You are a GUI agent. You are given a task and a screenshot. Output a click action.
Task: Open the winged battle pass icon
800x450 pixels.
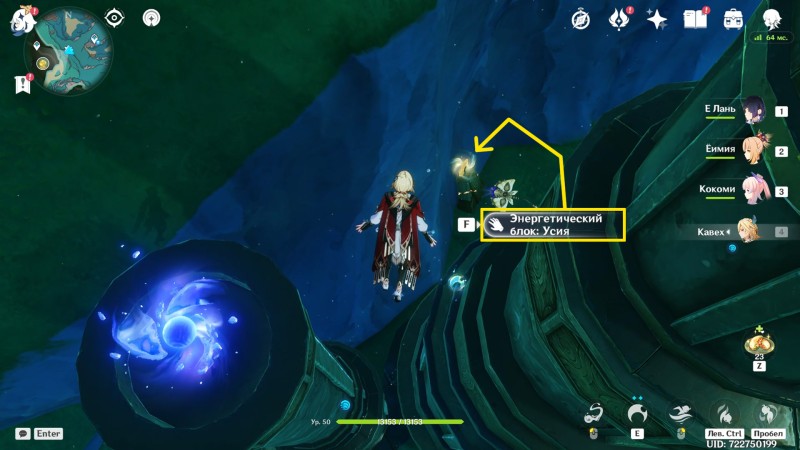[x=620, y=19]
